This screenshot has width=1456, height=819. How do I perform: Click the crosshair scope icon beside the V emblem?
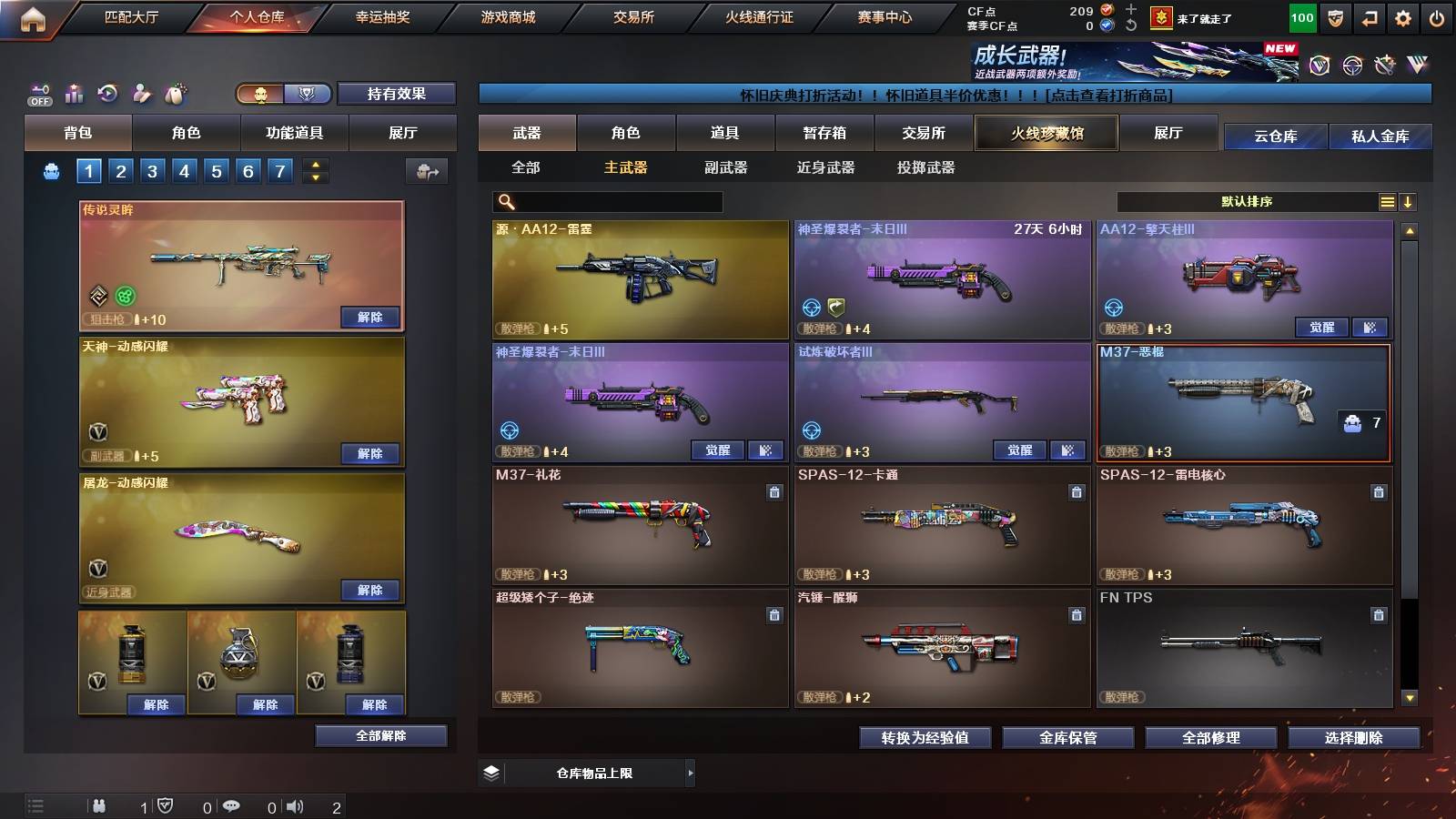pyautogui.click(x=1350, y=67)
